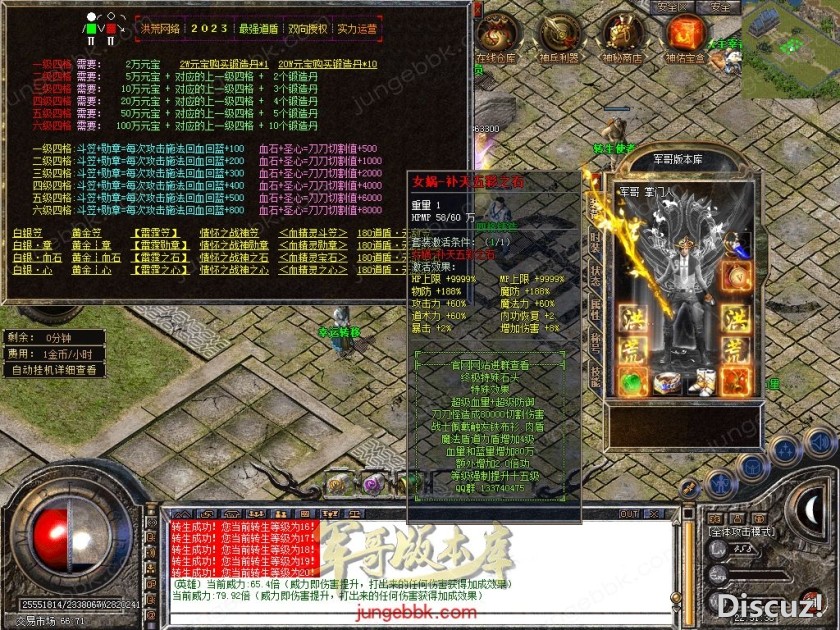Select the boots equipment slot
Image resolution: width=840 pixels, height=630 pixels.
pyautogui.click(x=703, y=381)
